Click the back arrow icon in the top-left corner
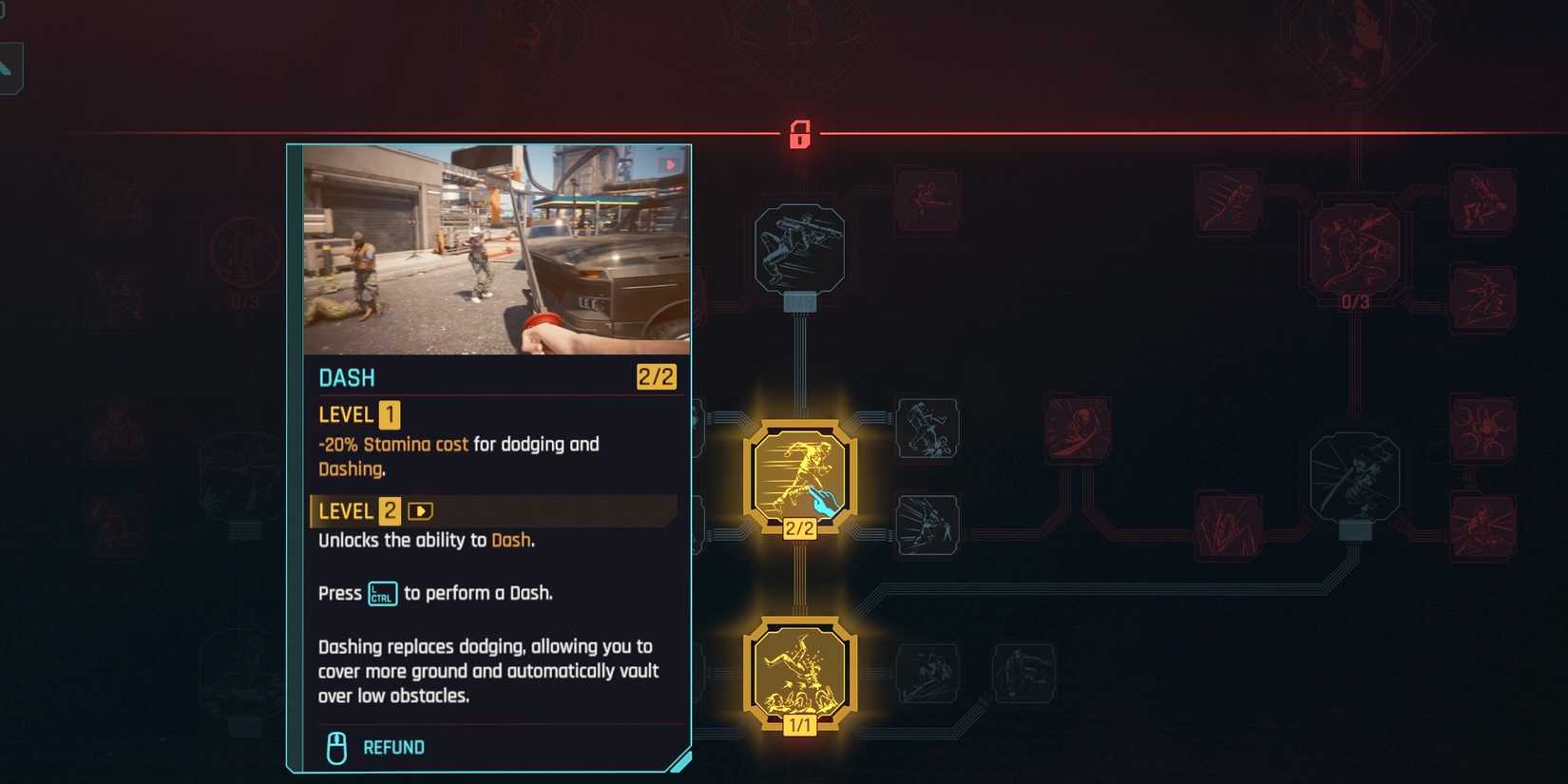This screenshot has width=1568, height=784. [x=10, y=67]
